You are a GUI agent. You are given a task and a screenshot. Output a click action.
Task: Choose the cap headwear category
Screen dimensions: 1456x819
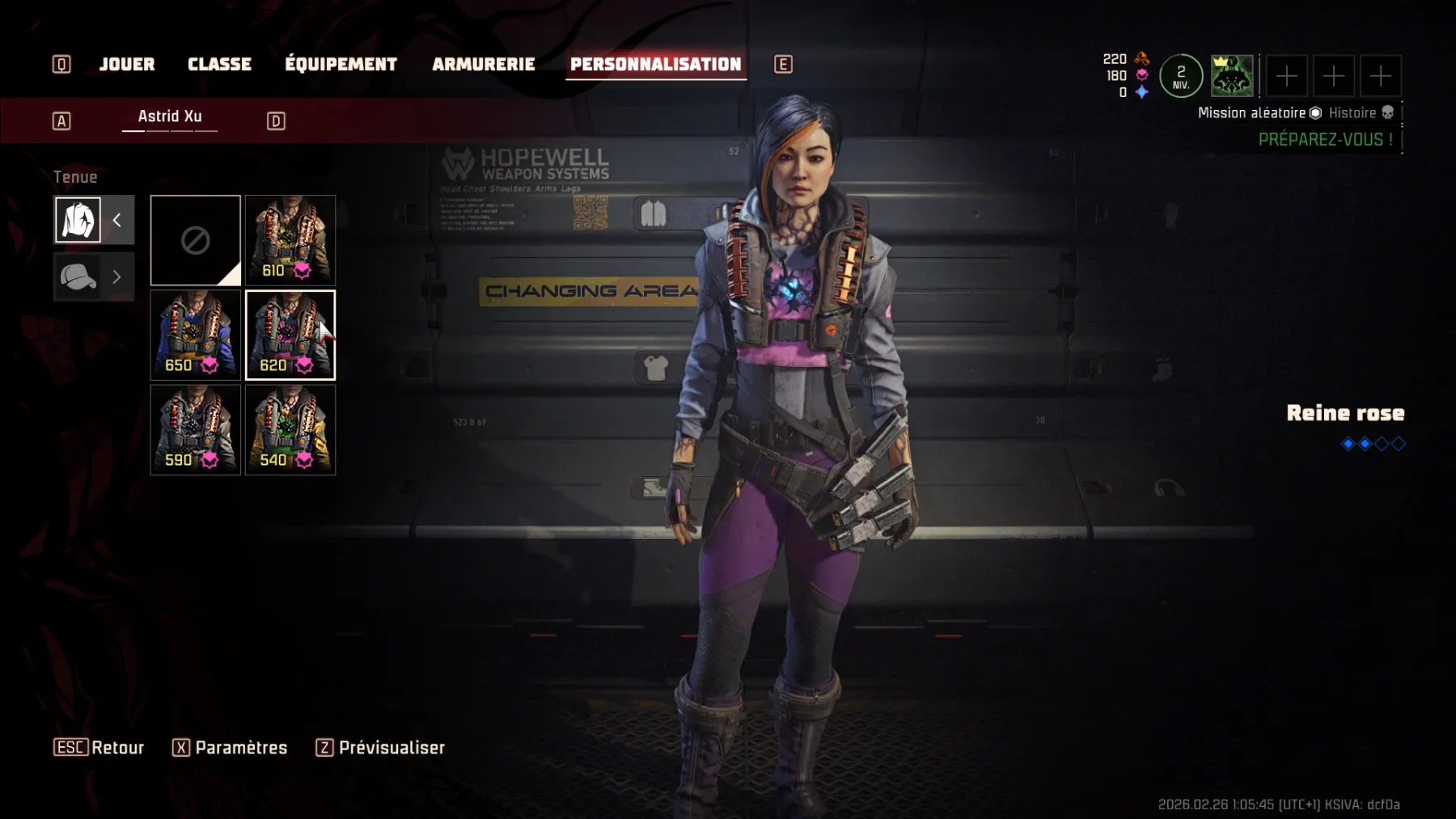point(78,277)
